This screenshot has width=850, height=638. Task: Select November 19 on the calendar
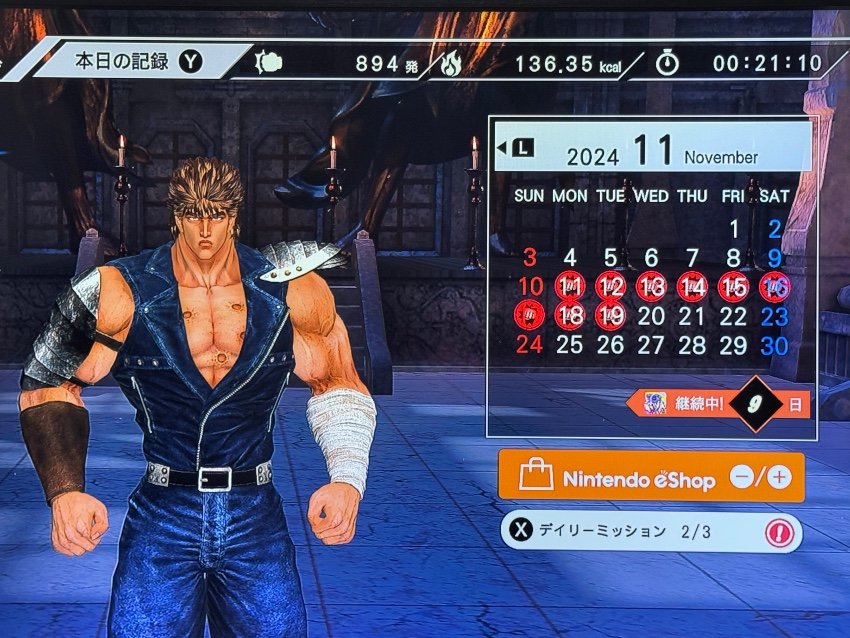(610, 316)
